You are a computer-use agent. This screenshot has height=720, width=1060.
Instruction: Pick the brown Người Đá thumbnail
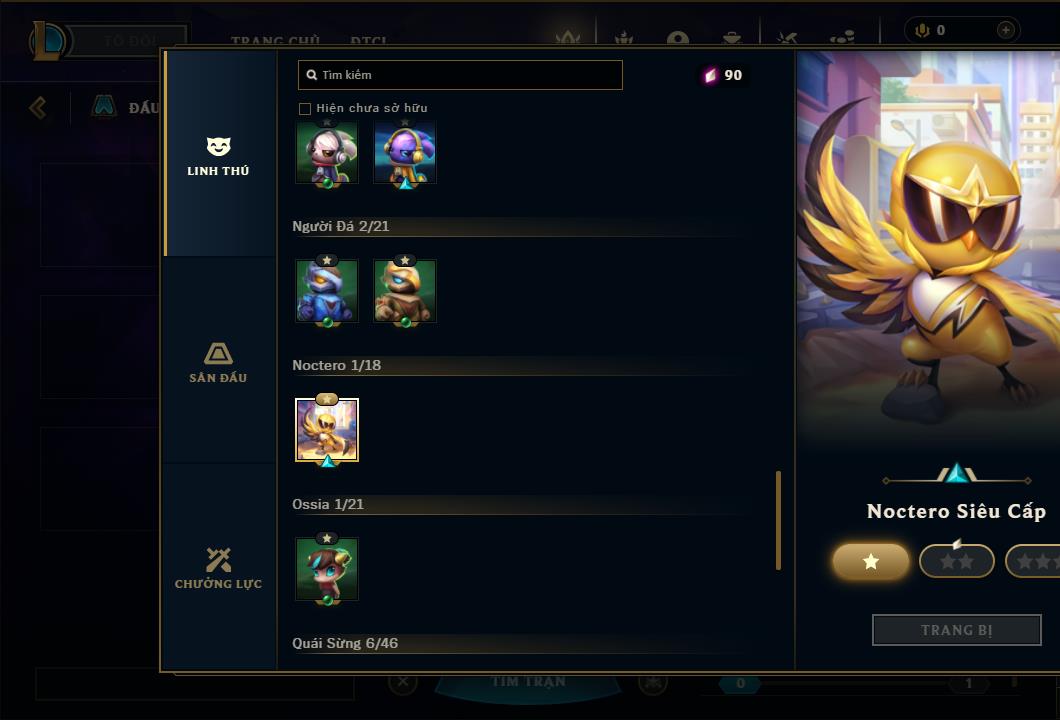point(405,291)
